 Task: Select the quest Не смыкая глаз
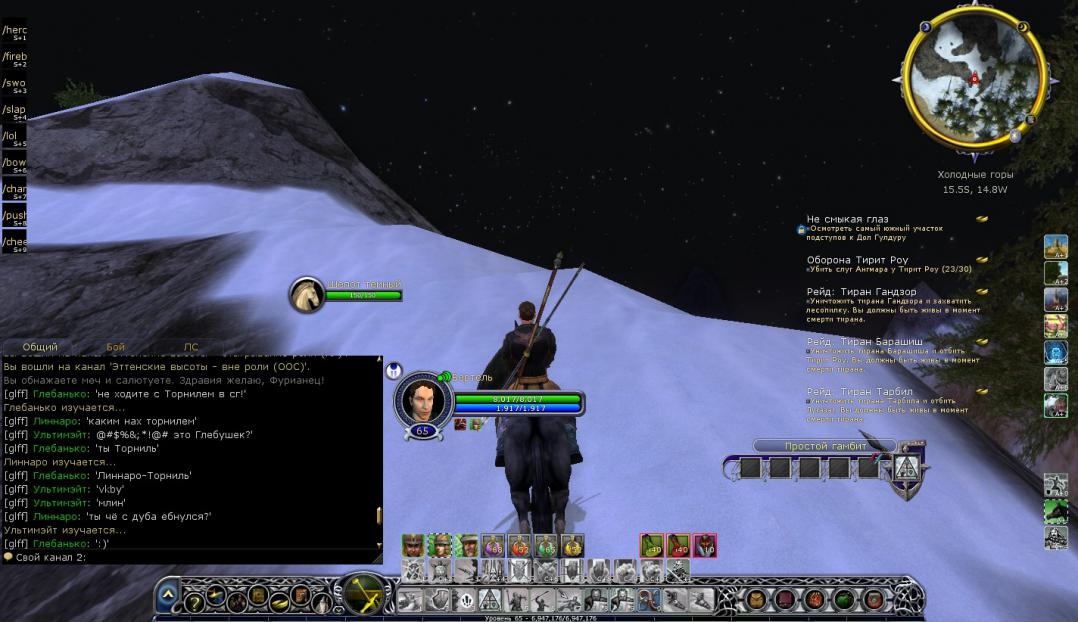(x=847, y=219)
